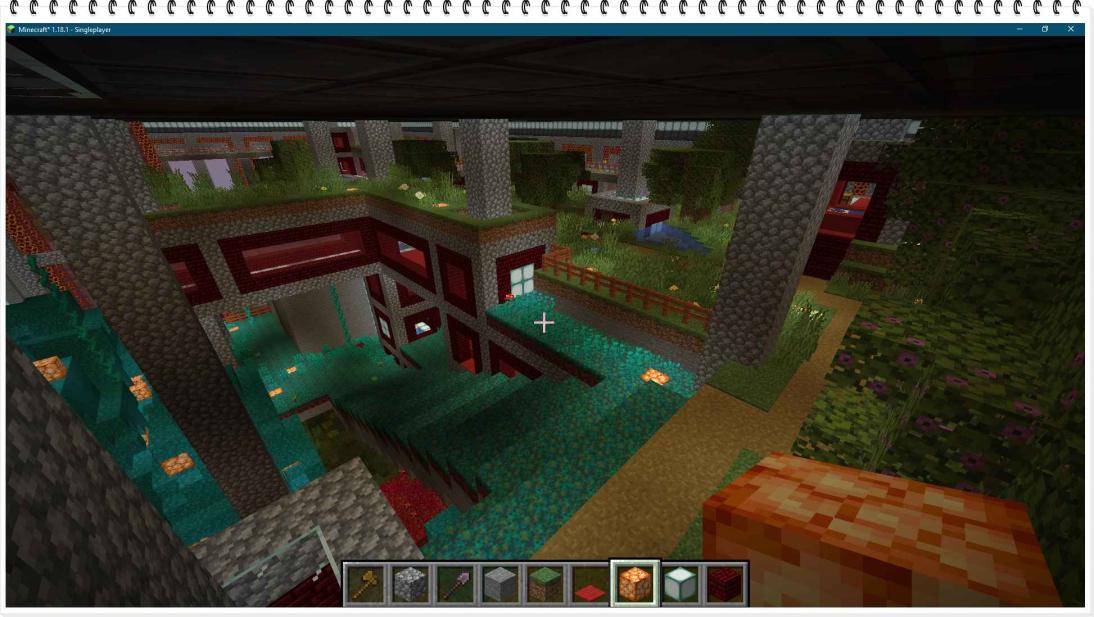This screenshot has height=617, width=1094.
Task: Select the shovel hotbar slot
Action: pyautogui.click(x=455, y=584)
